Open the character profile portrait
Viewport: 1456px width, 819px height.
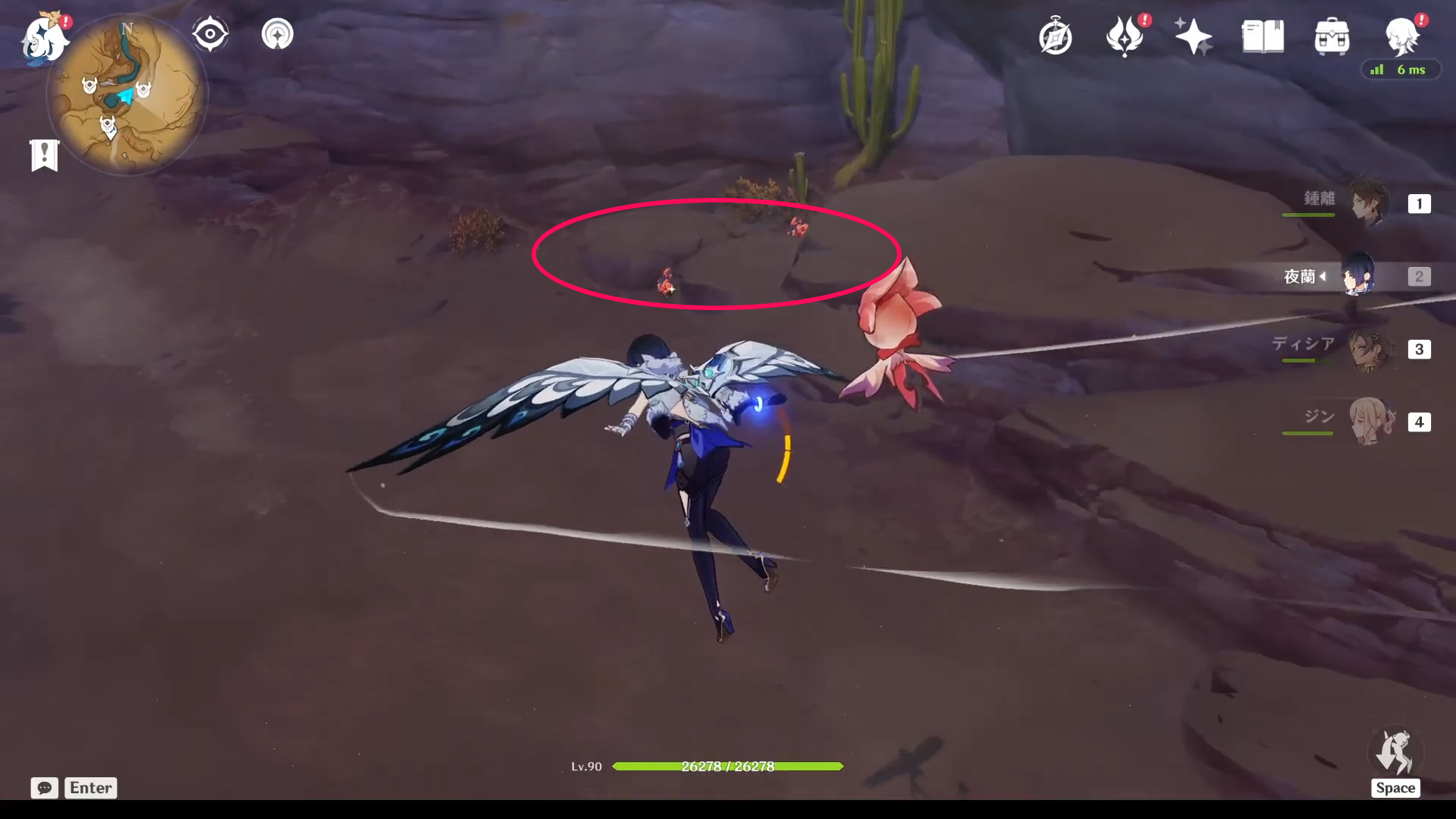1402,36
